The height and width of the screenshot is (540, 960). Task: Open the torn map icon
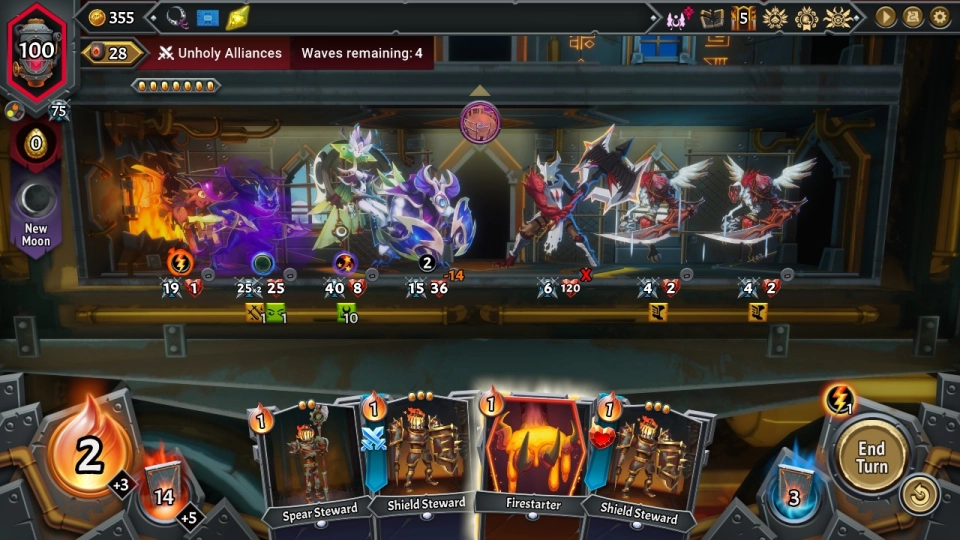pos(712,17)
